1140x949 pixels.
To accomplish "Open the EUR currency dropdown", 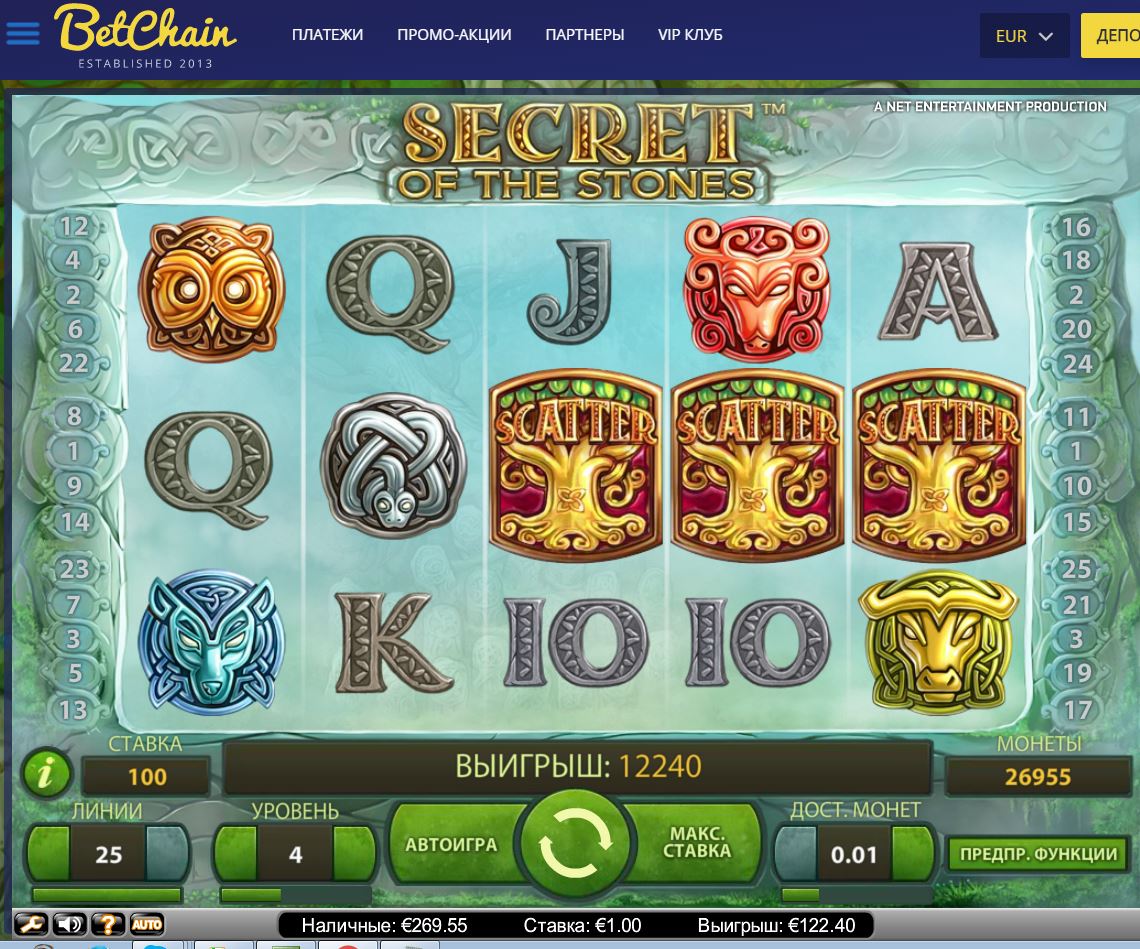I will pyautogui.click(x=1024, y=36).
